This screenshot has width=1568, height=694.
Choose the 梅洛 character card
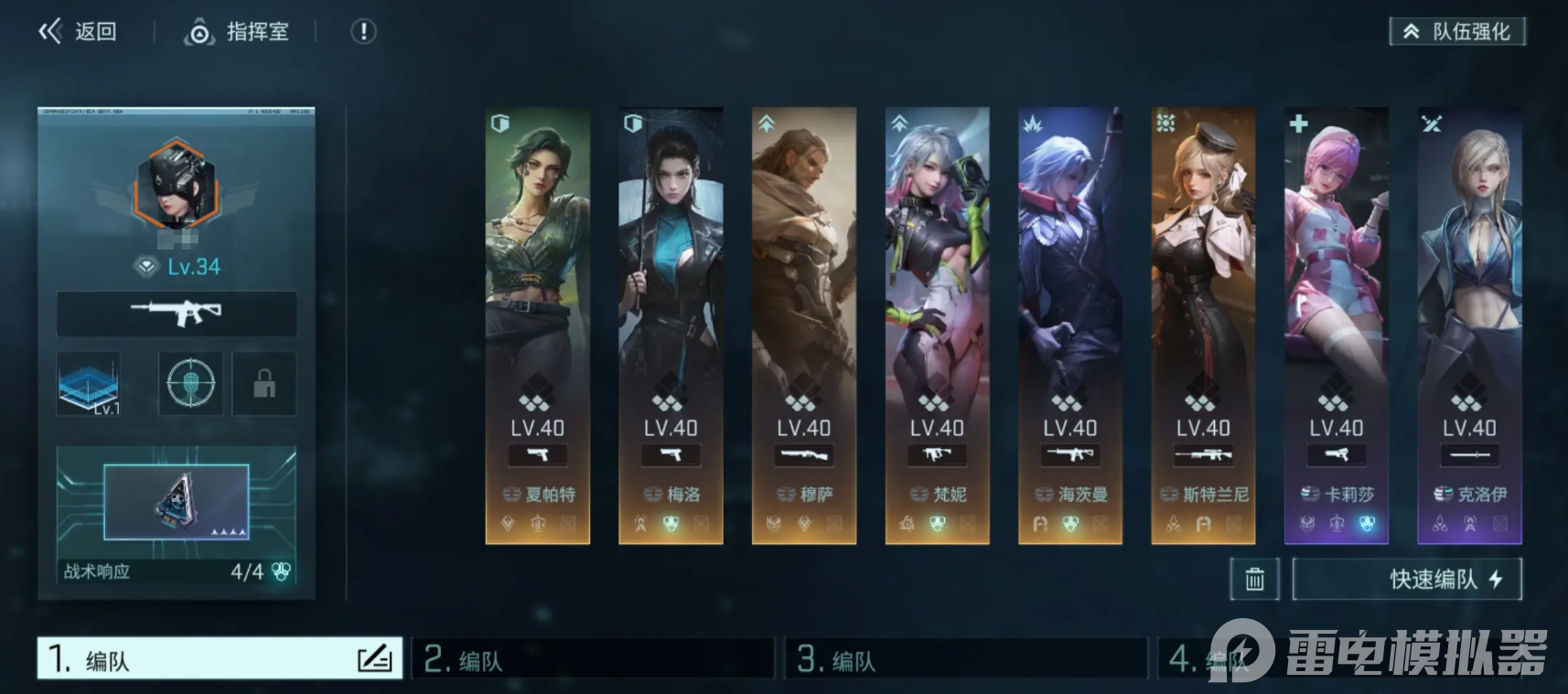click(671, 325)
